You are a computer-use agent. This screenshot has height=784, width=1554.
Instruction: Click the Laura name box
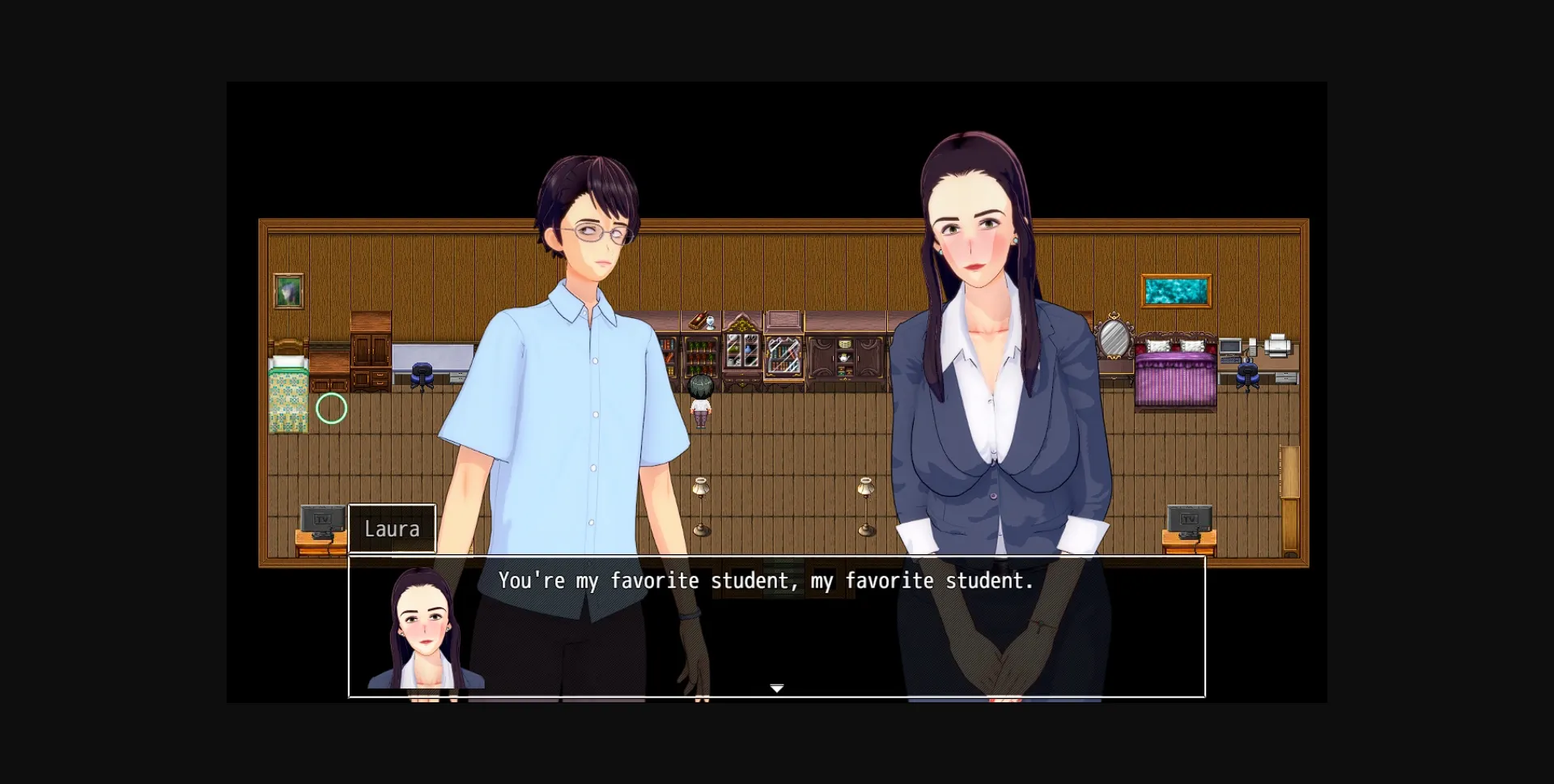click(x=393, y=528)
